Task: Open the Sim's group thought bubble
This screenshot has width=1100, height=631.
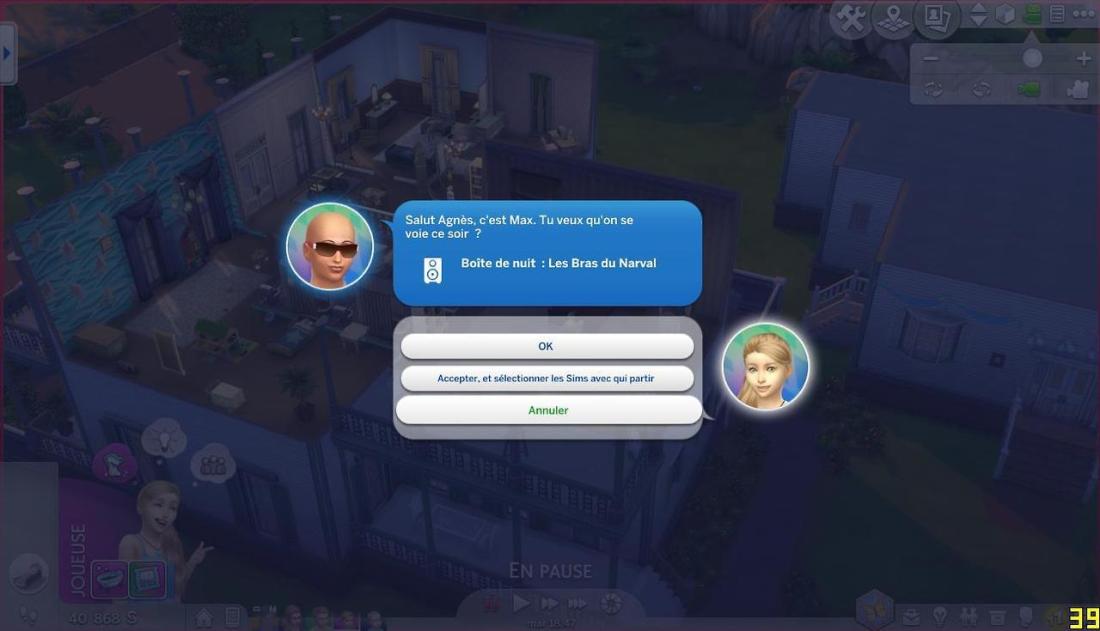Action: [212, 464]
